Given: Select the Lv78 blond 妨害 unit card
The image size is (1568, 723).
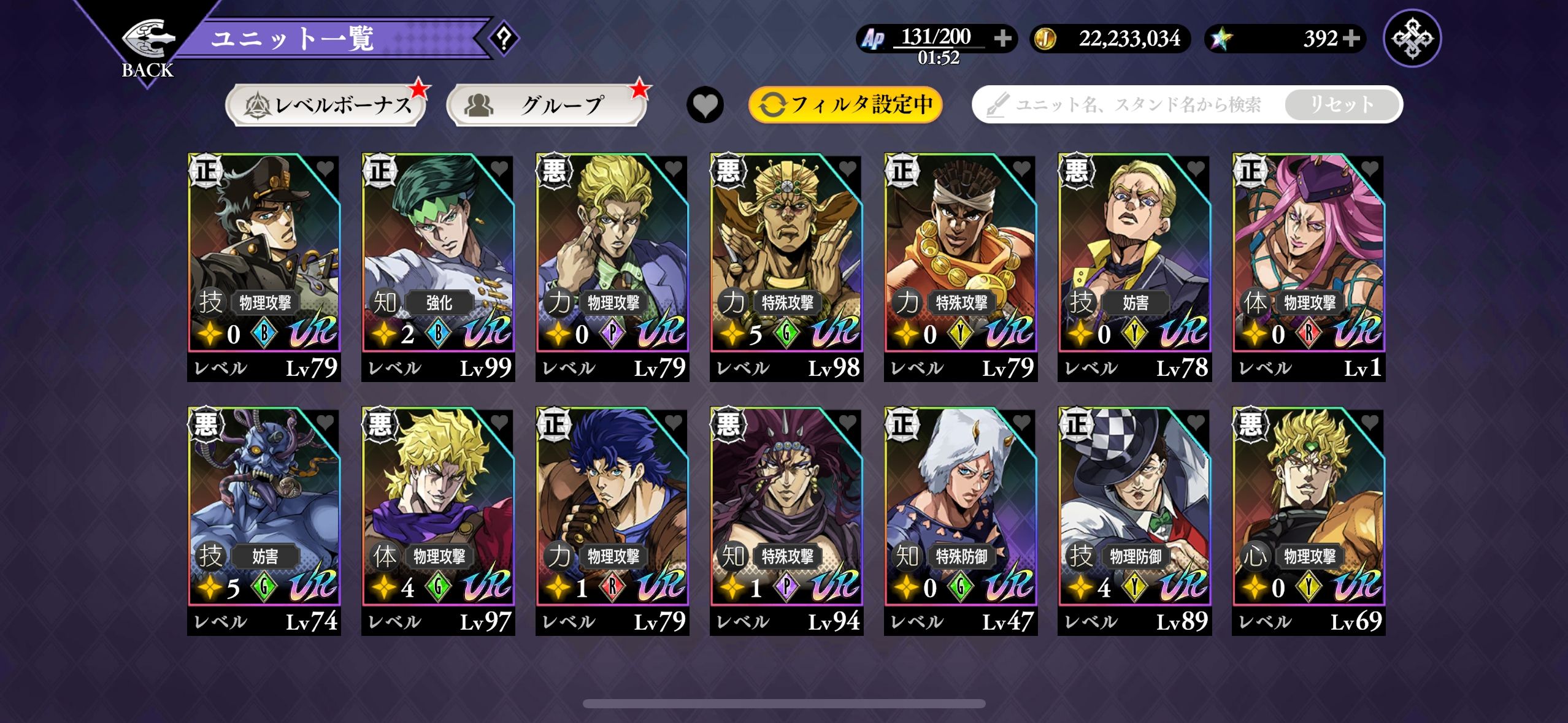Looking at the screenshot, I should (1134, 267).
